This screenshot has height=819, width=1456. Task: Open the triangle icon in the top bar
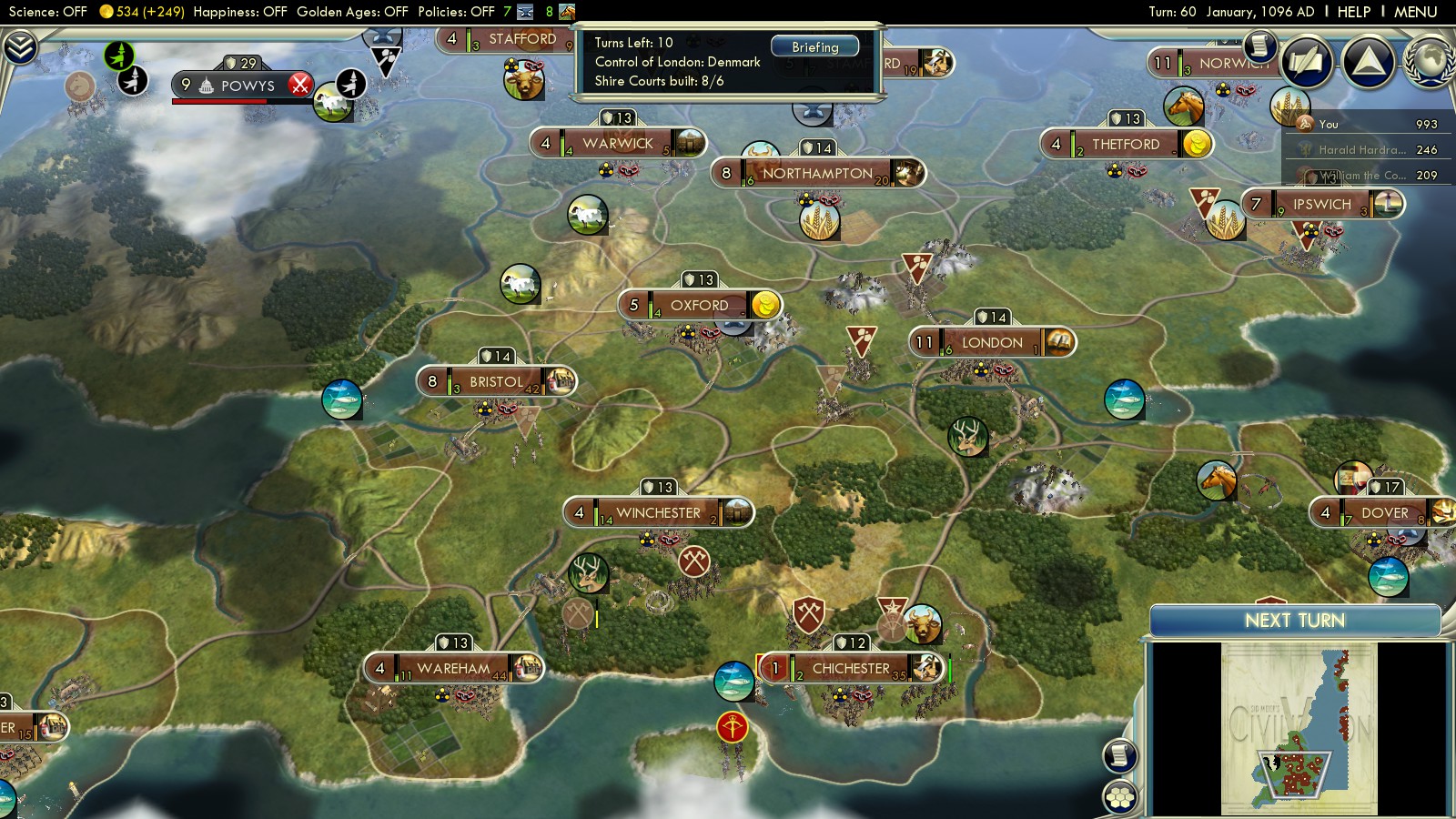click(x=1368, y=62)
